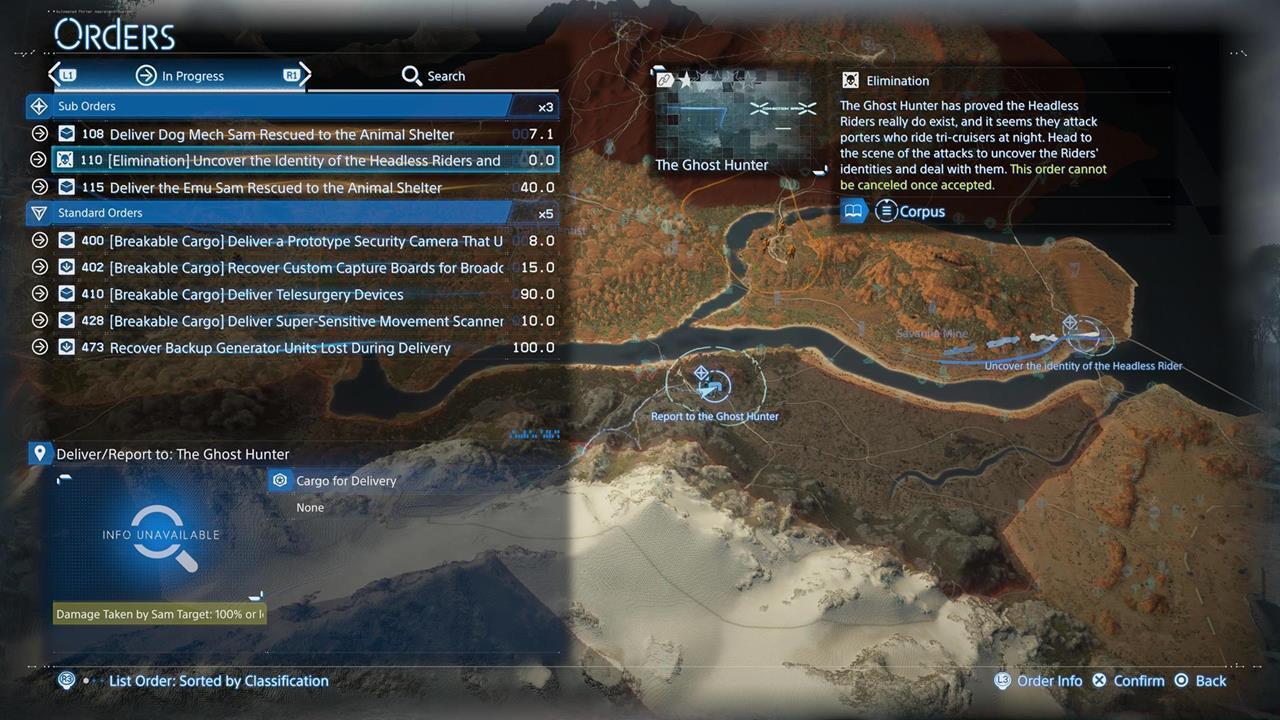Click the Elimination skull icon on order 110
The width and height of the screenshot is (1280, 720).
(x=66, y=160)
